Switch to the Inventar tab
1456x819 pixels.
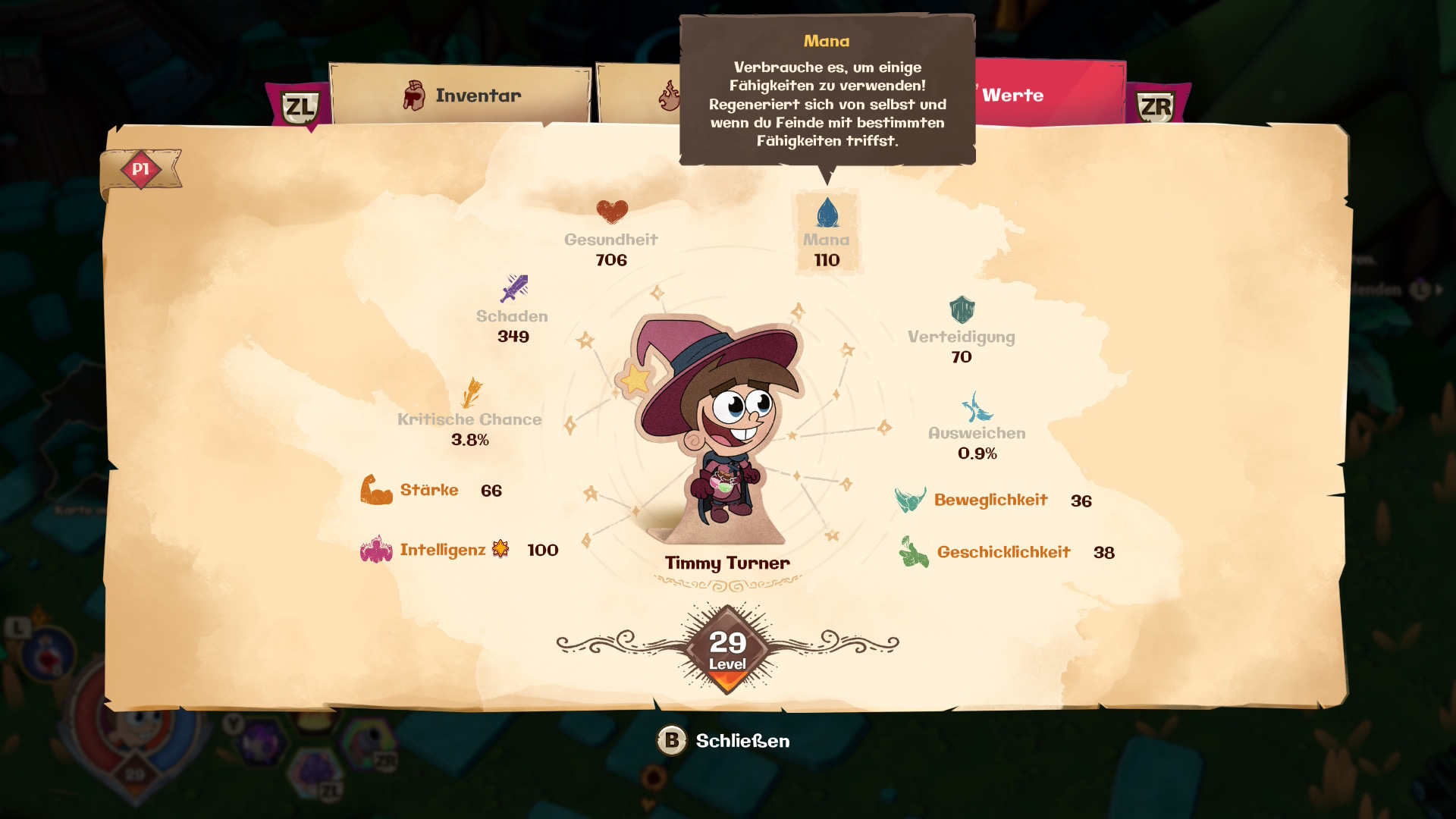[461, 96]
